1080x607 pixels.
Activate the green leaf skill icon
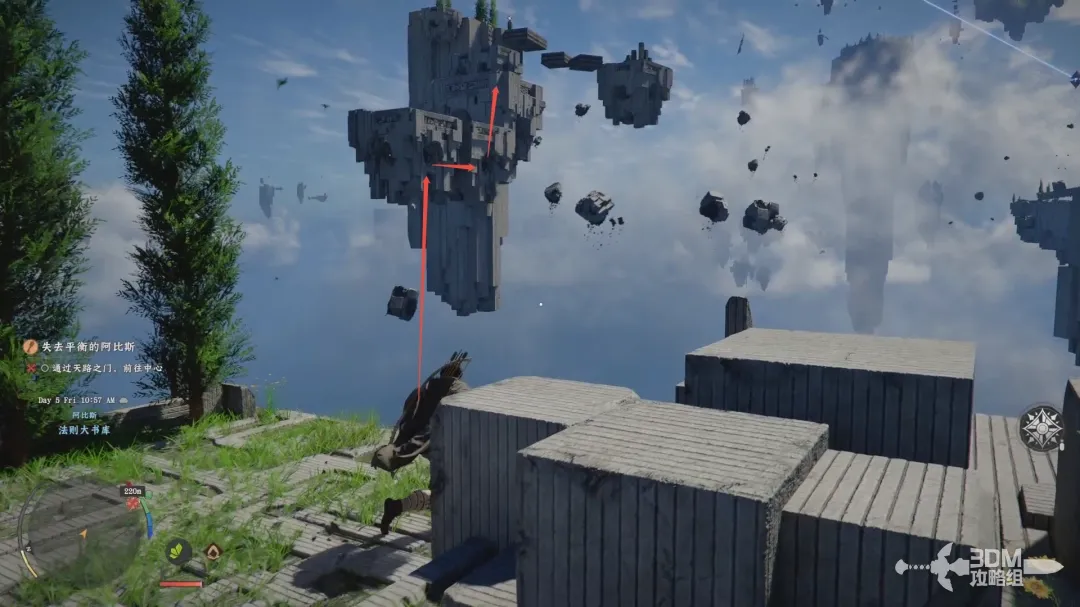tap(179, 551)
